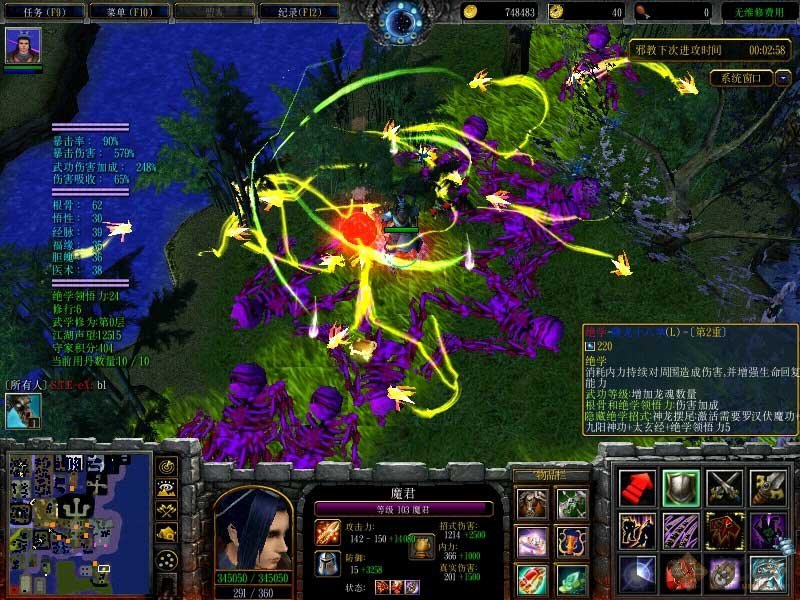
Task: Minimize the 系统窗口 panel
Action: click(783, 77)
